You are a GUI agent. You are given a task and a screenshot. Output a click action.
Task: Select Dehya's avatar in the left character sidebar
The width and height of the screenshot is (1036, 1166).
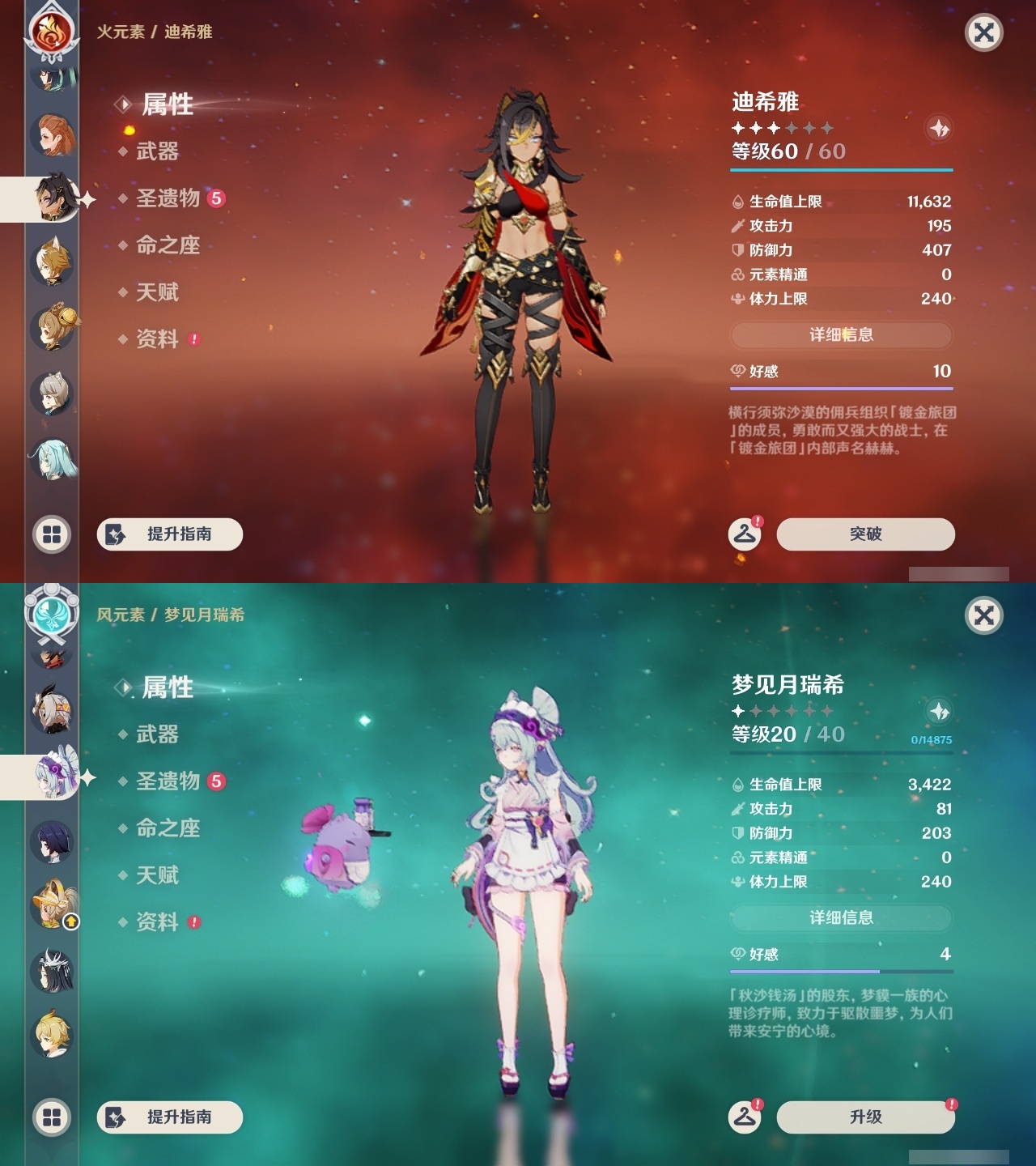tap(53, 198)
